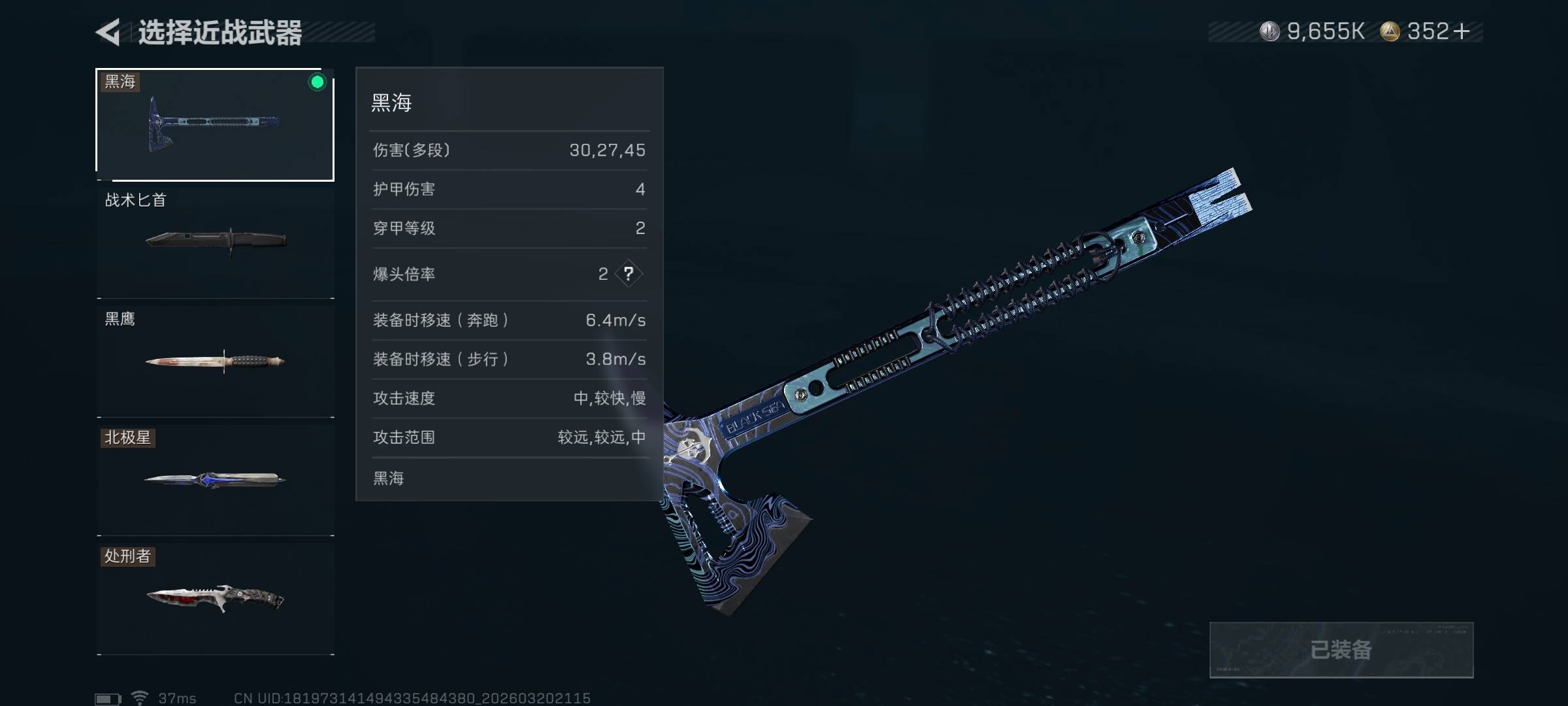Click the 已装备 equipped button
Viewport: 1568px width, 706px height.
[x=1341, y=650]
